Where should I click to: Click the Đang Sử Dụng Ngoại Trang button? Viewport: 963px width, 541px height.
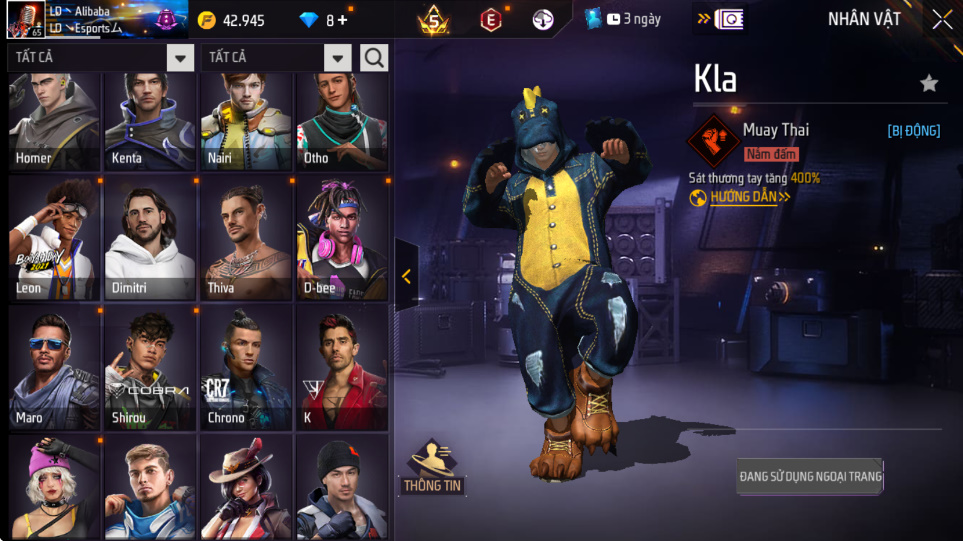point(810,477)
